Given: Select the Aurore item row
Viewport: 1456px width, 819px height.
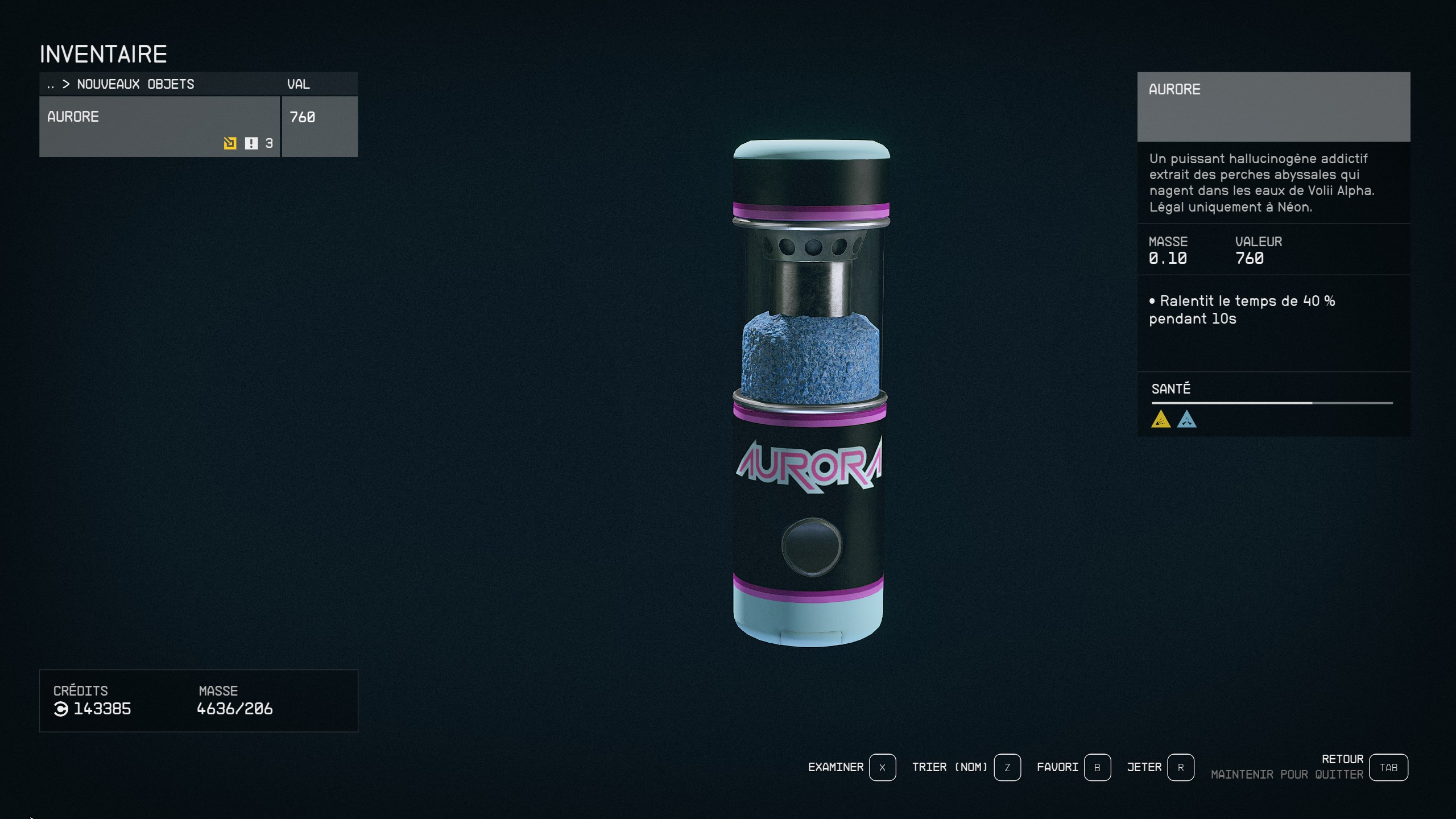Looking at the screenshot, I should [159, 126].
